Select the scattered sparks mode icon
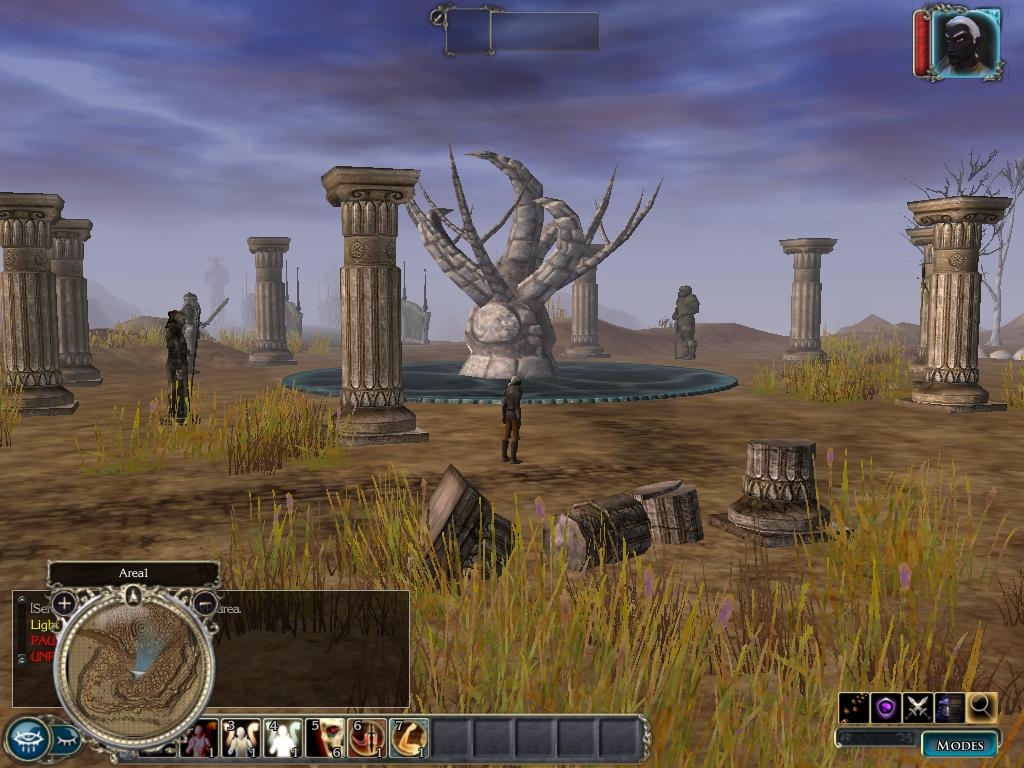 853,707
